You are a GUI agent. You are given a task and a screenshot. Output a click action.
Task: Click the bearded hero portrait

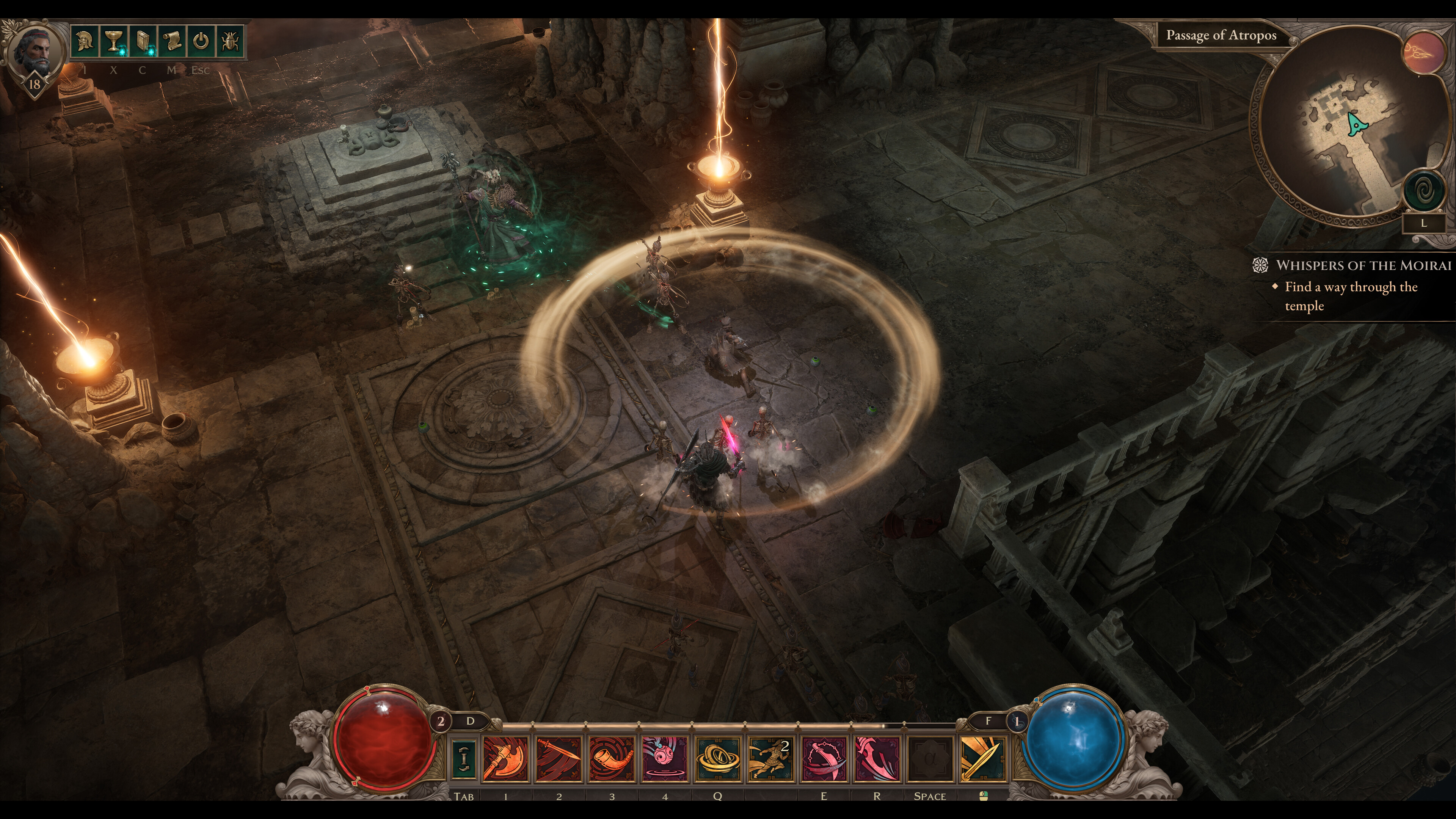click(35, 54)
